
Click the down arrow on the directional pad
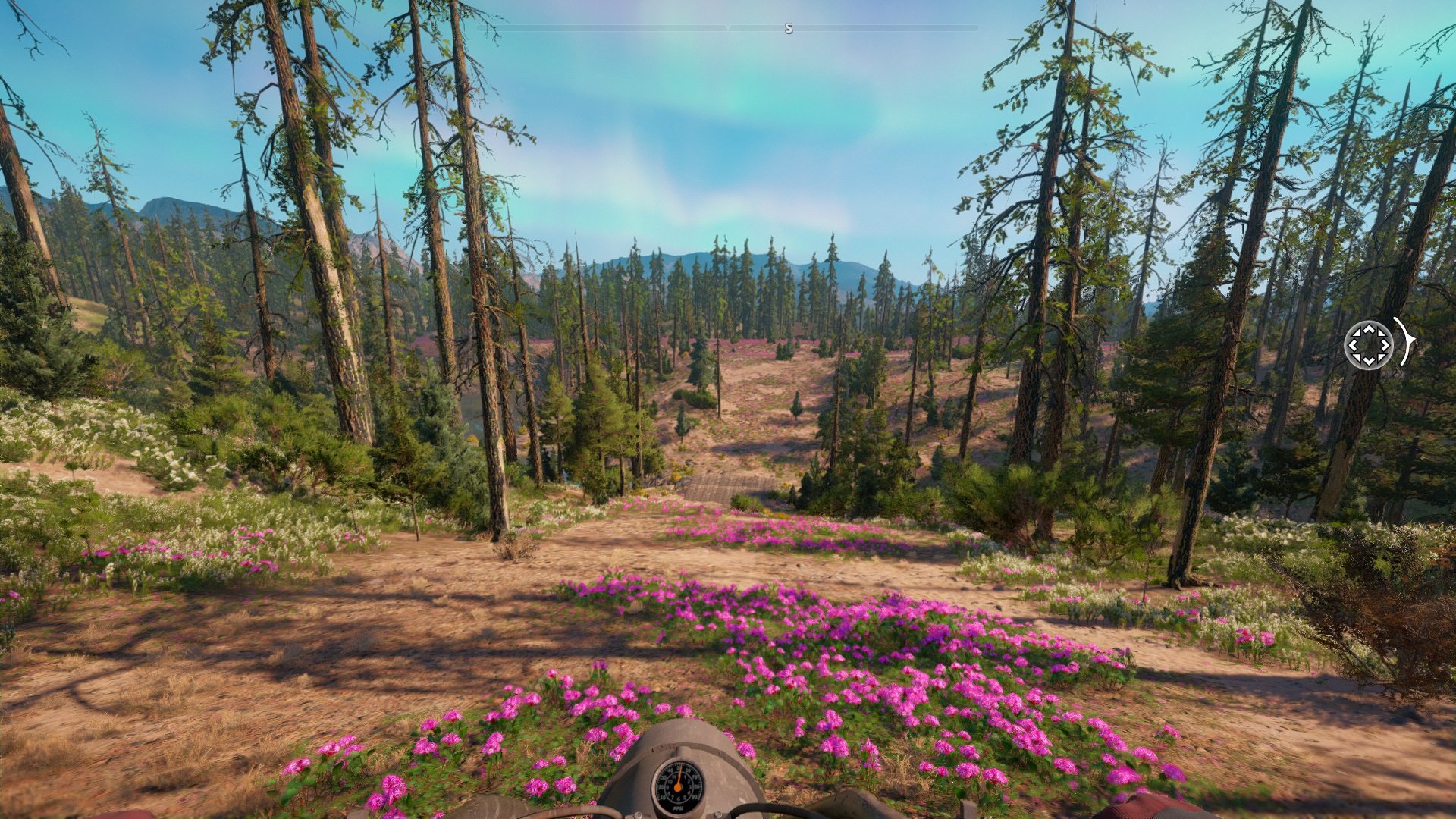coord(1369,361)
